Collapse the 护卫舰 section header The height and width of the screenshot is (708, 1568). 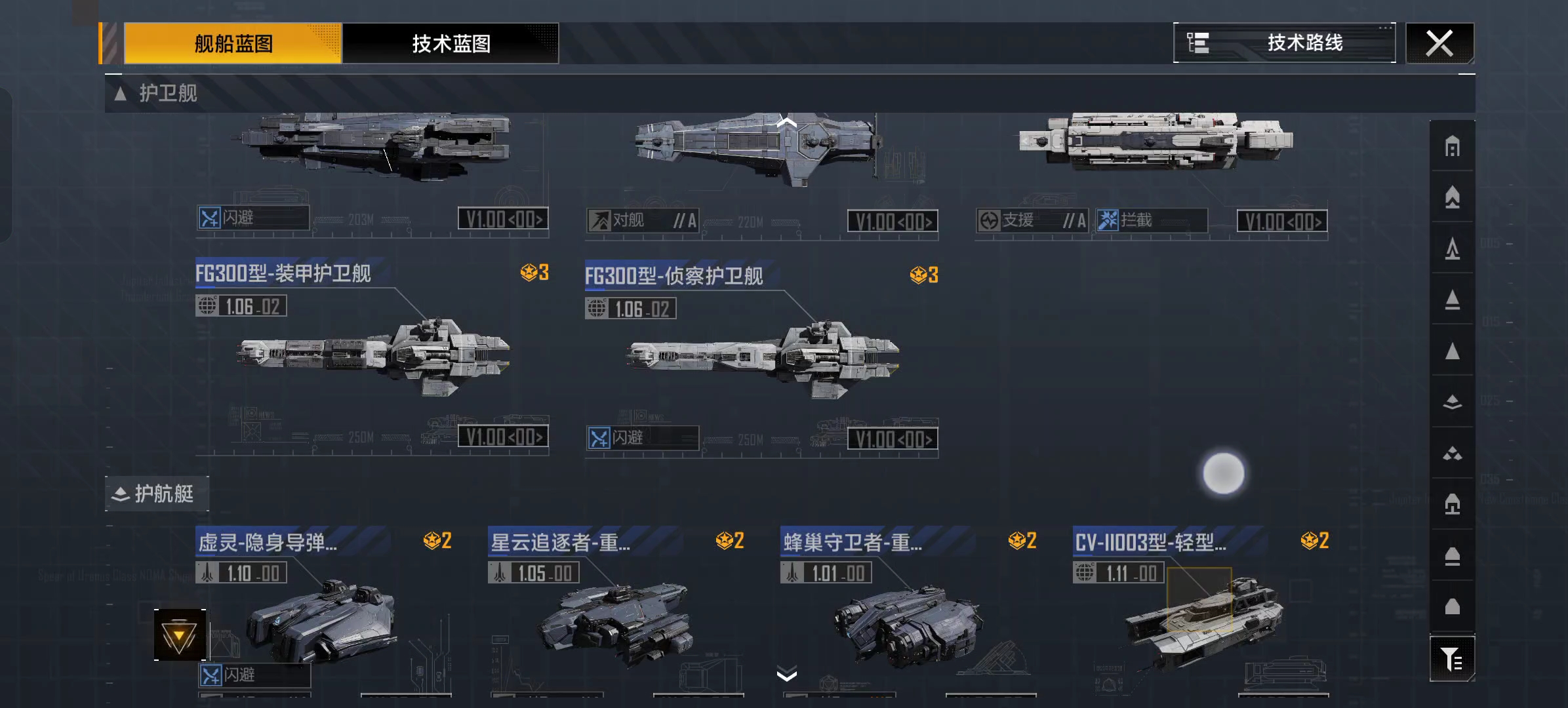click(157, 94)
